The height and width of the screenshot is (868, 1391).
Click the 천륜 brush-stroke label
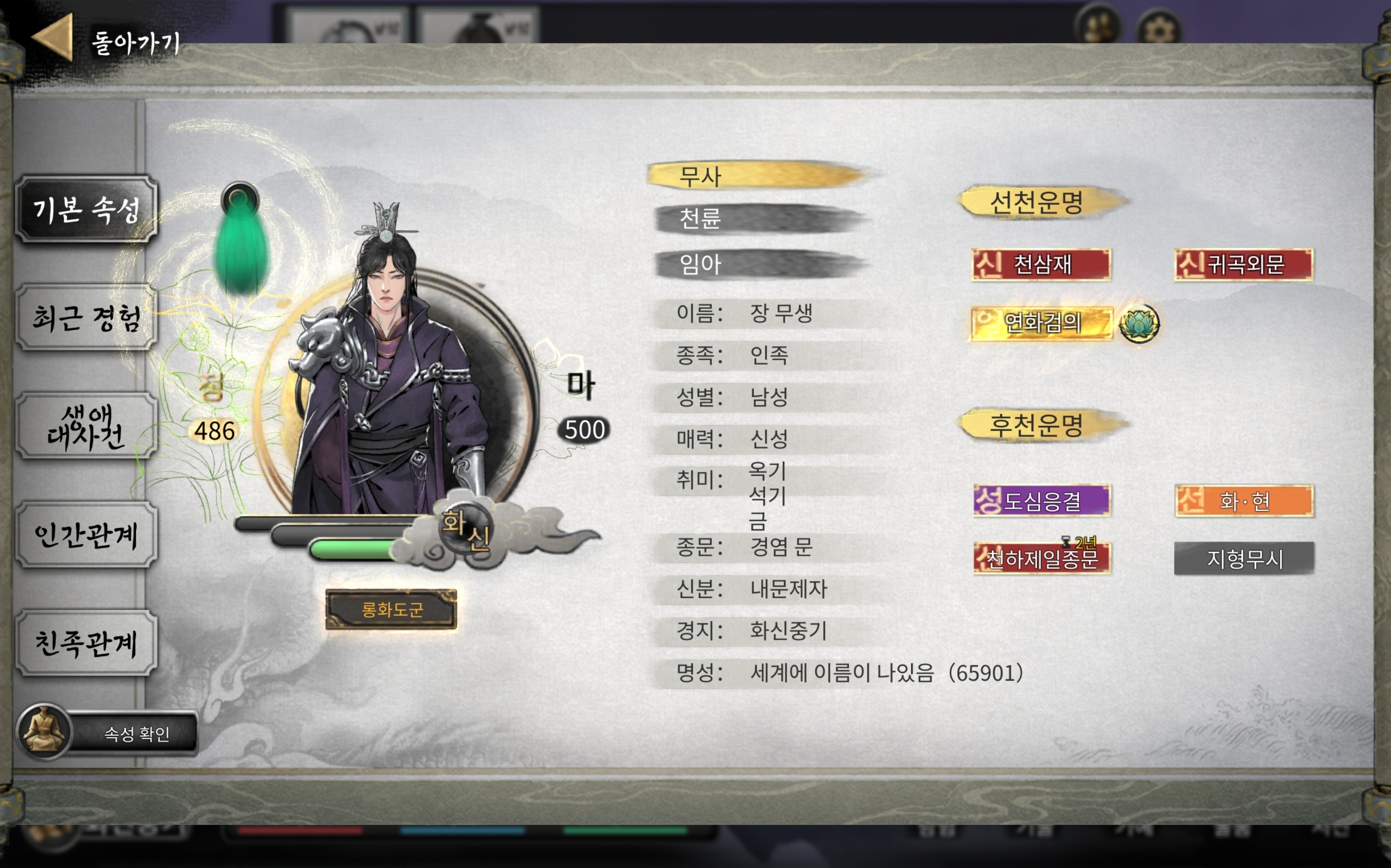758,219
